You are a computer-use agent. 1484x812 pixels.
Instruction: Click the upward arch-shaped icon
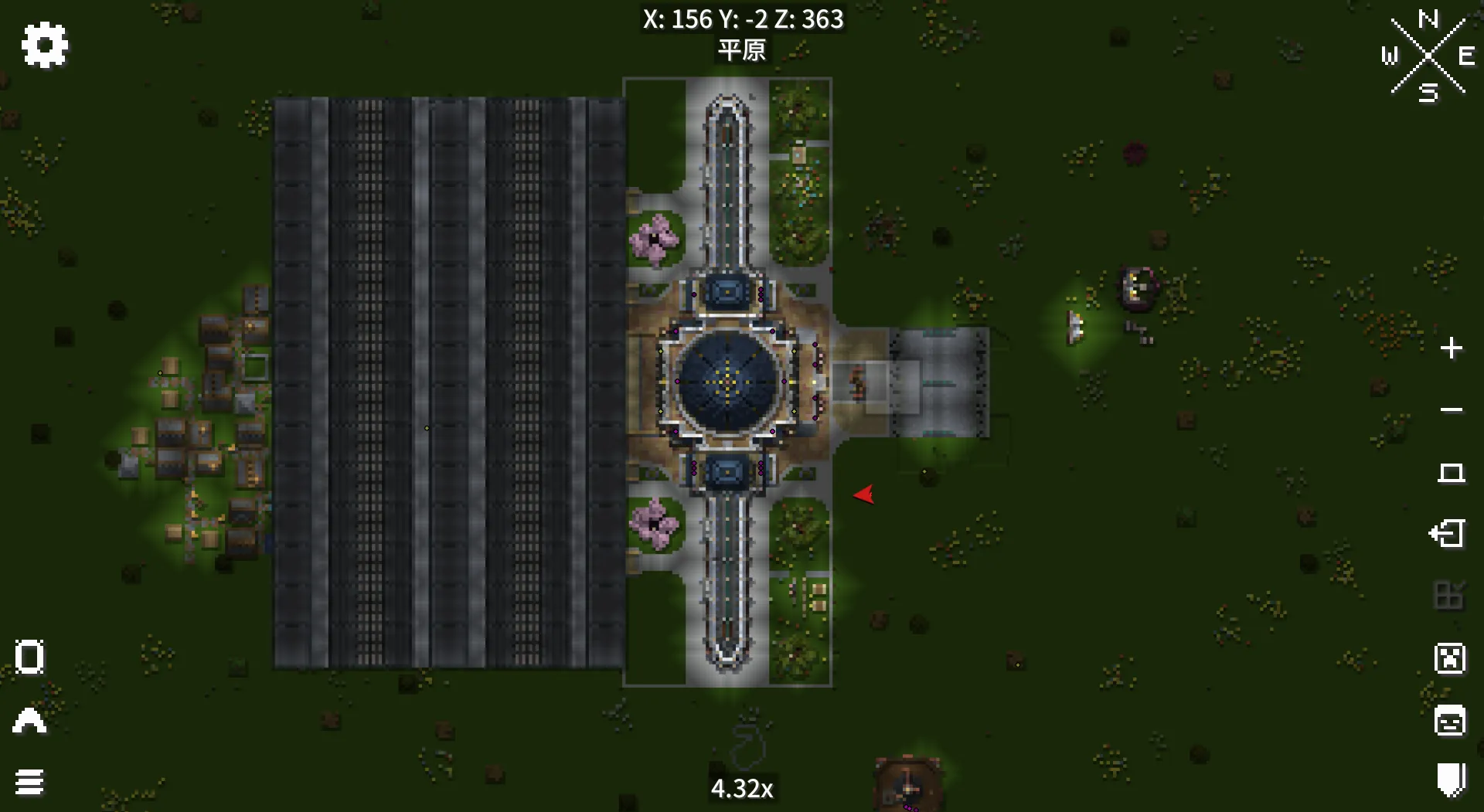29,720
